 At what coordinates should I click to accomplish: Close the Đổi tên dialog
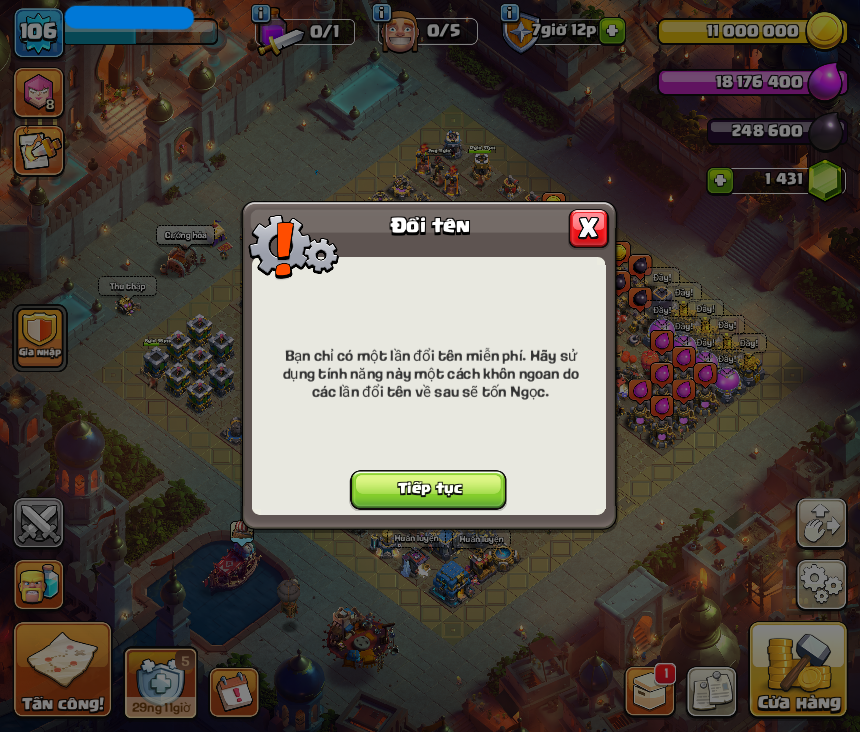point(588,228)
